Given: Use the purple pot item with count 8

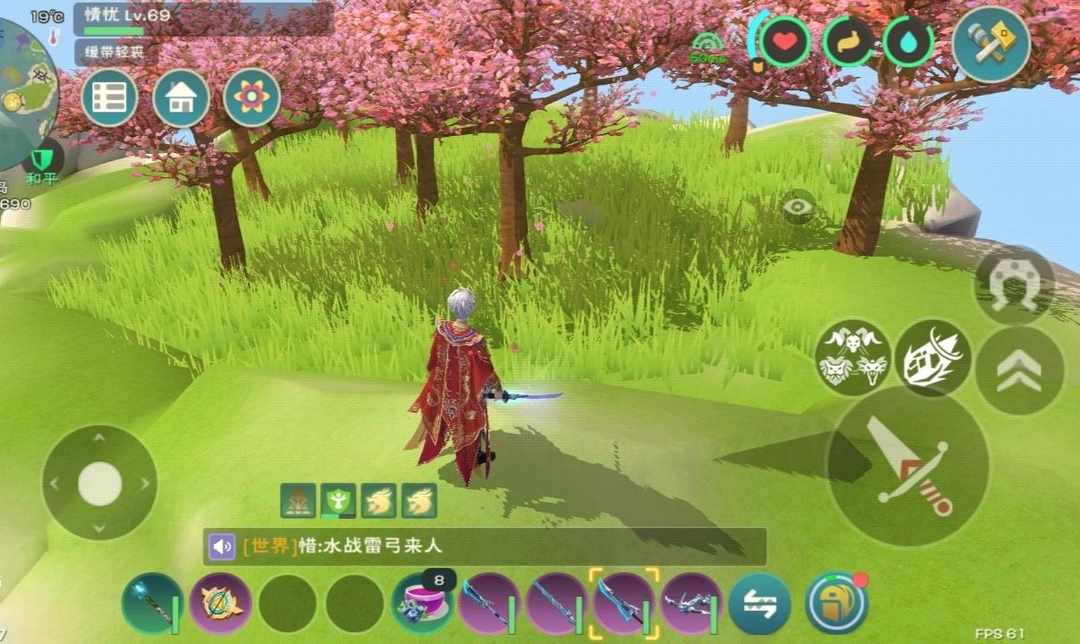Looking at the screenshot, I should pos(423,603).
